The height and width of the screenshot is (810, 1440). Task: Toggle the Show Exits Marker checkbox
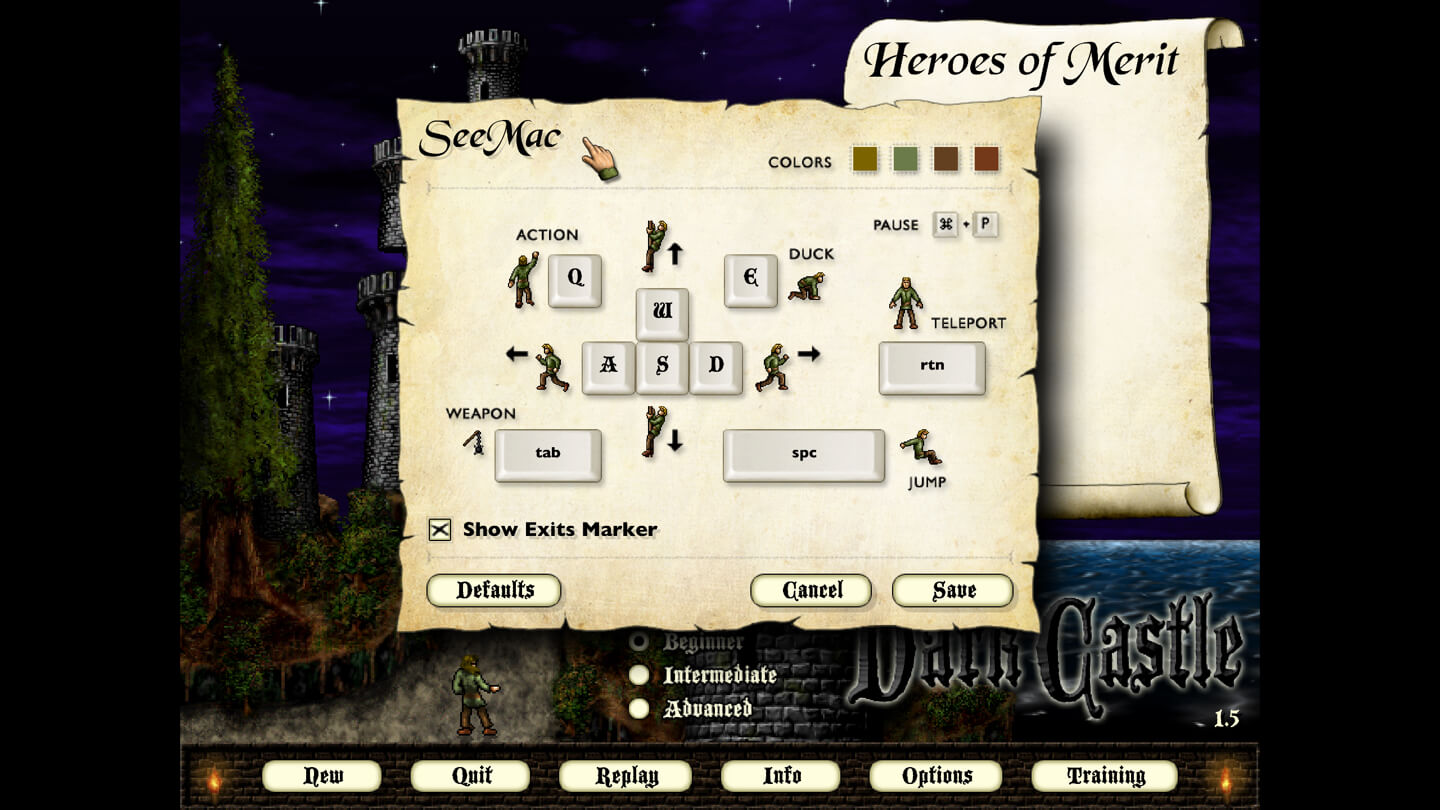pos(438,530)
